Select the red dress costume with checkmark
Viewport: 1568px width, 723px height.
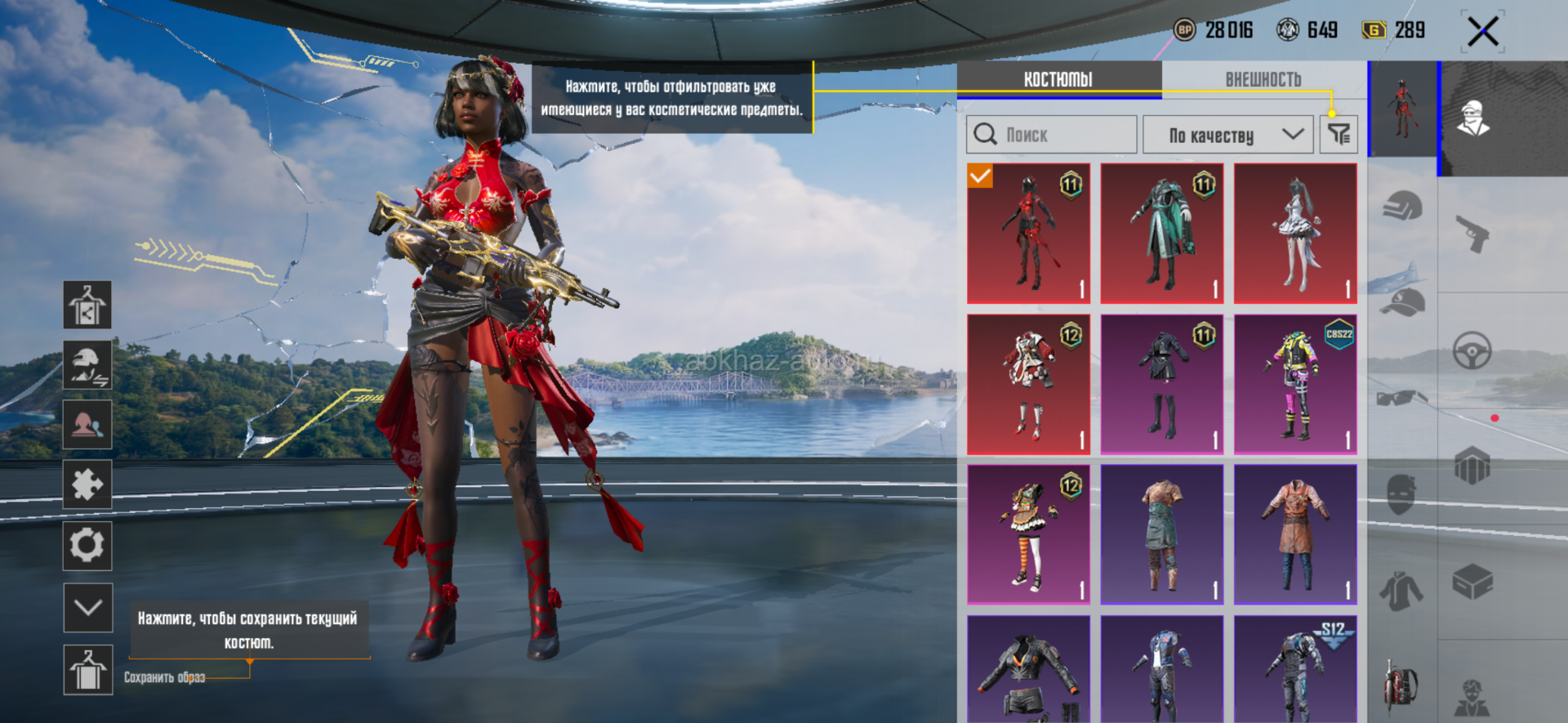(1028, 234)
